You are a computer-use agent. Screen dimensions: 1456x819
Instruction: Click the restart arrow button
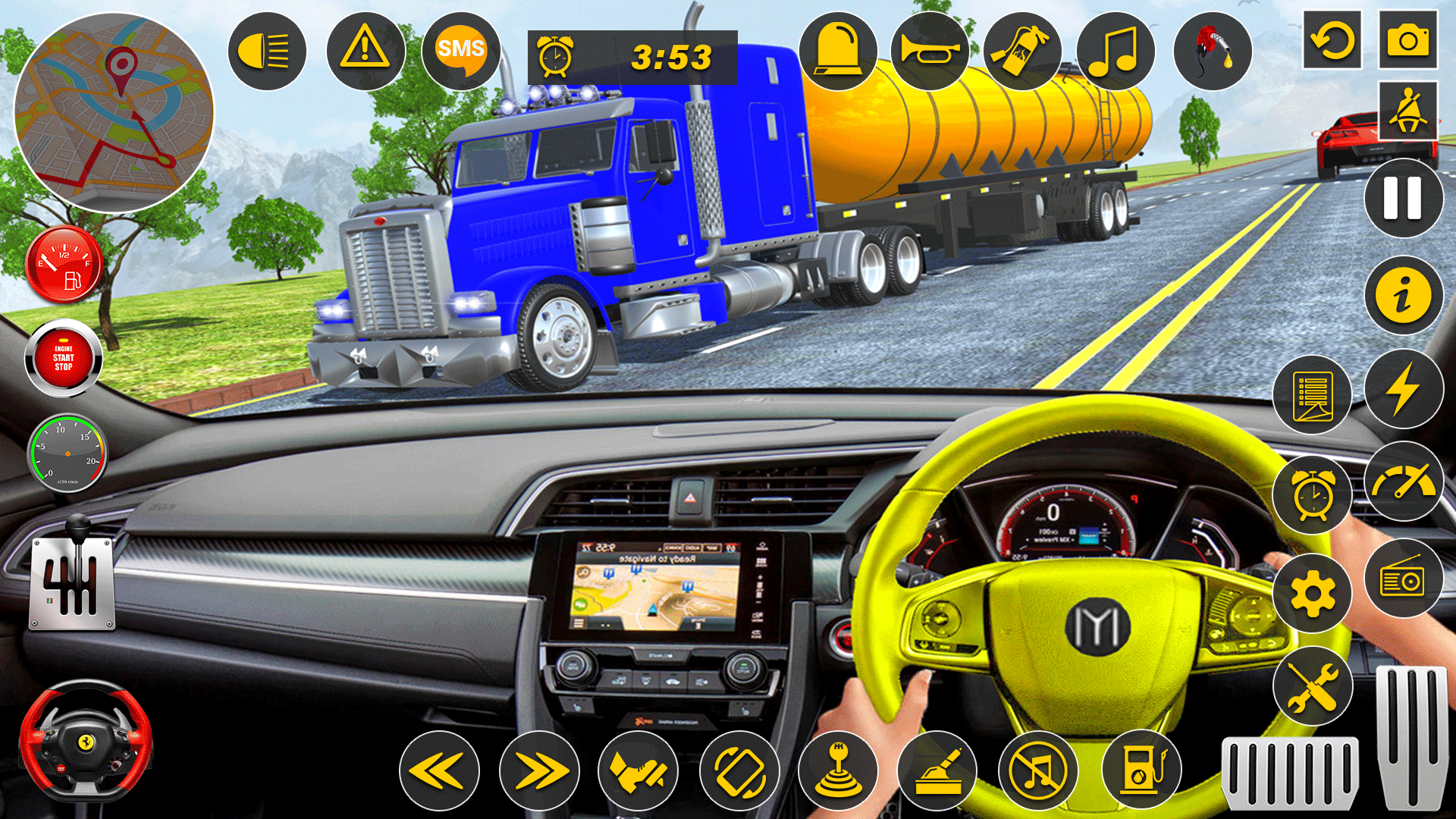click(x=1332, y=40)
